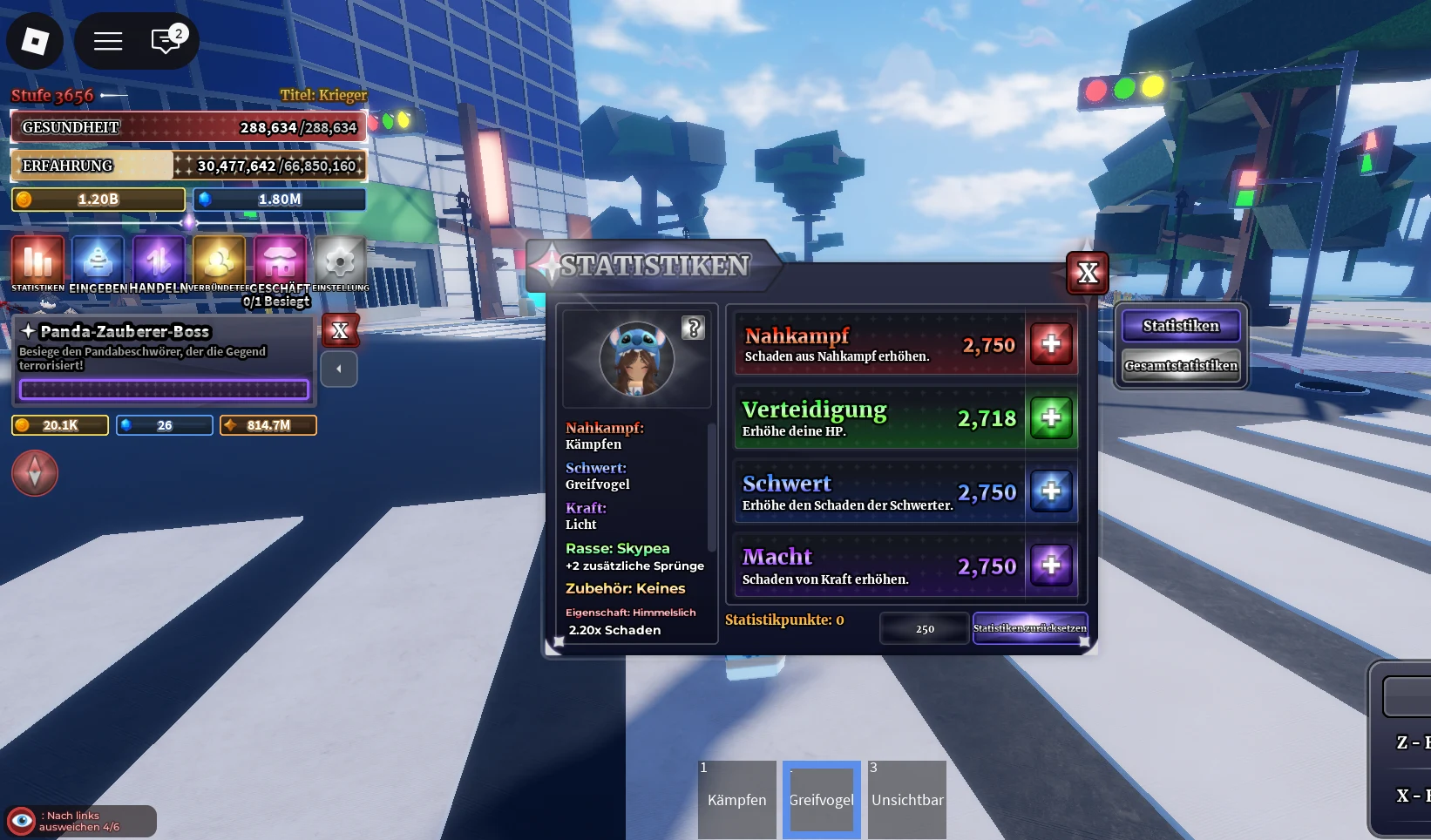Screen dimensions: 1431x840
Task: Show help with the question mark
Action: click(694, 328)
